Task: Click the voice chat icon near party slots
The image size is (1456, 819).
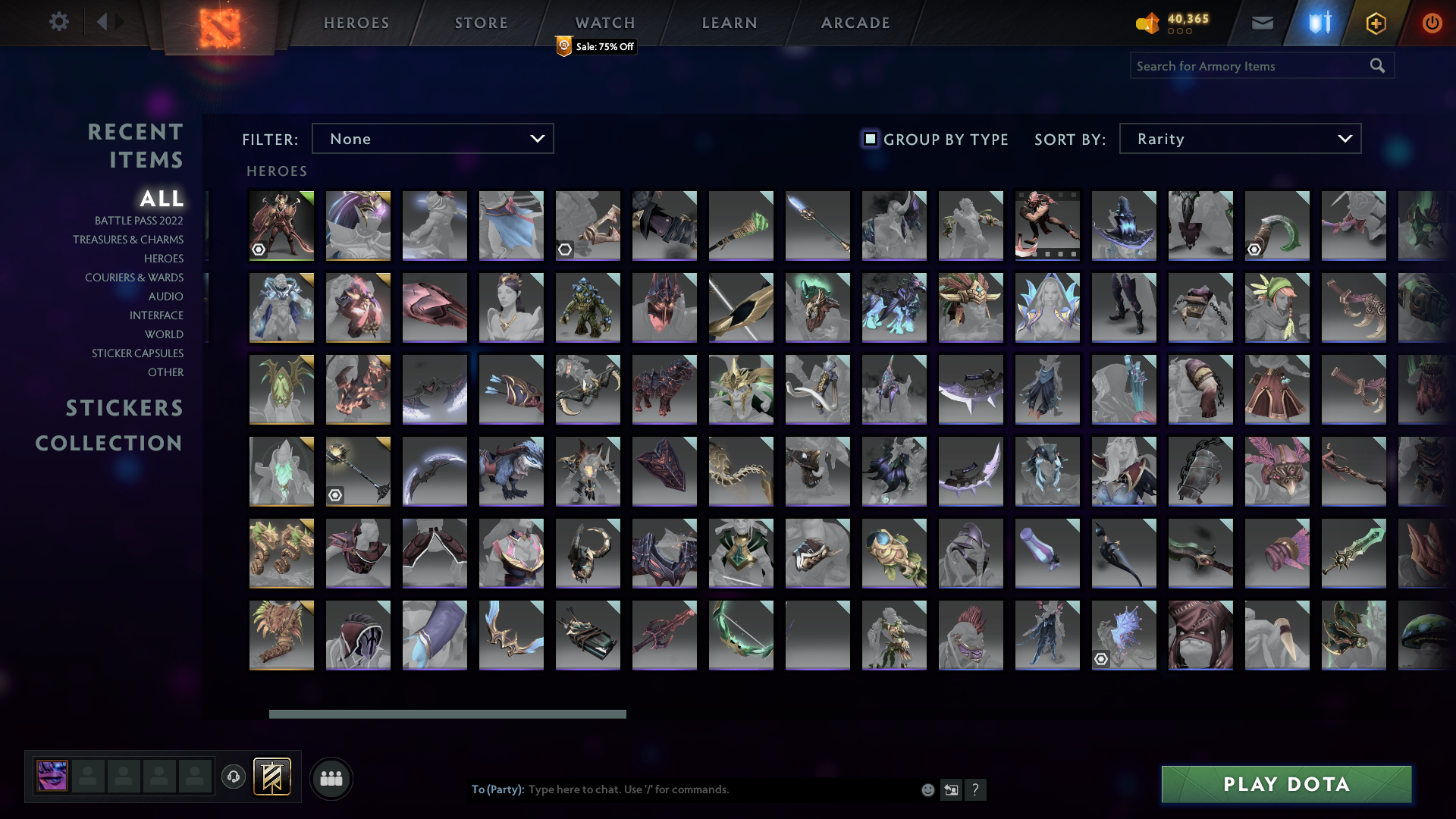Action: 233,777
